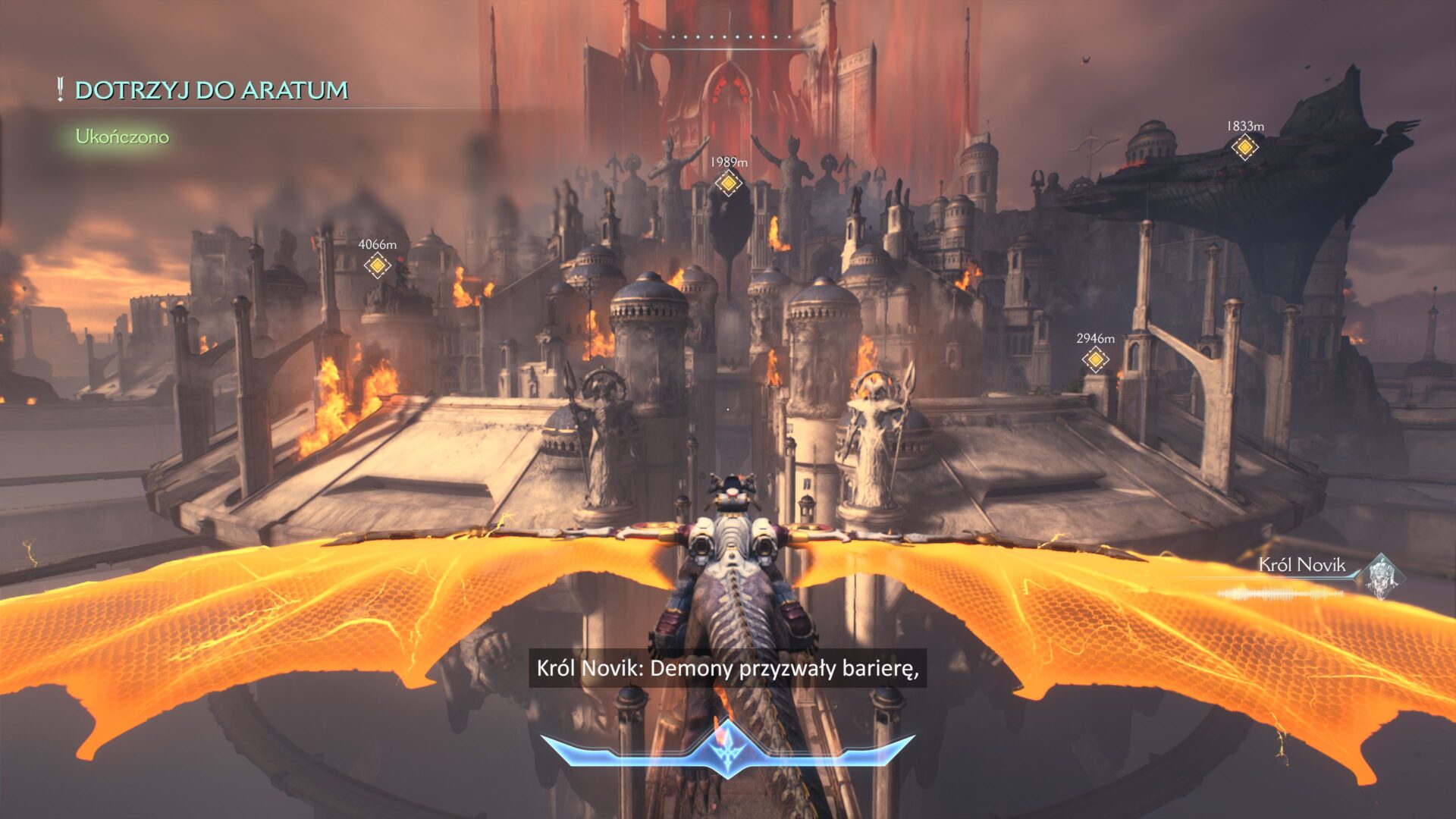Image resolution: width=1456 pixels, height=819 pixels.
Task: Select the 1989m waypoint marker
Action: (x=728, y=183)
